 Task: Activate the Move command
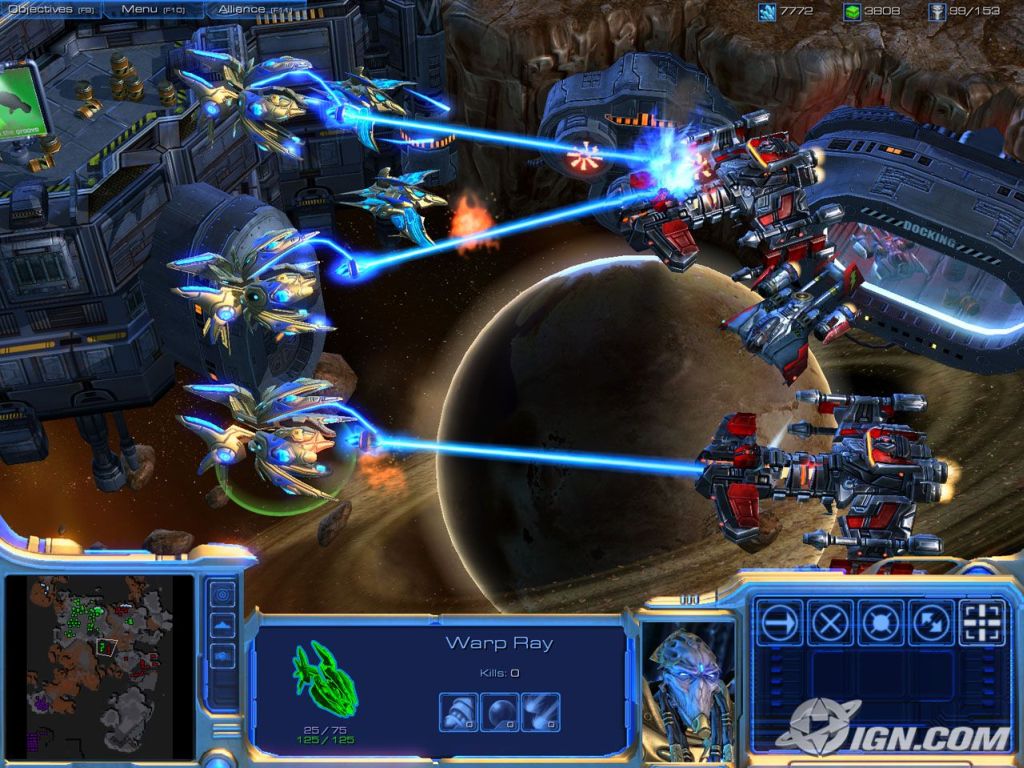(x=780, y=624)
